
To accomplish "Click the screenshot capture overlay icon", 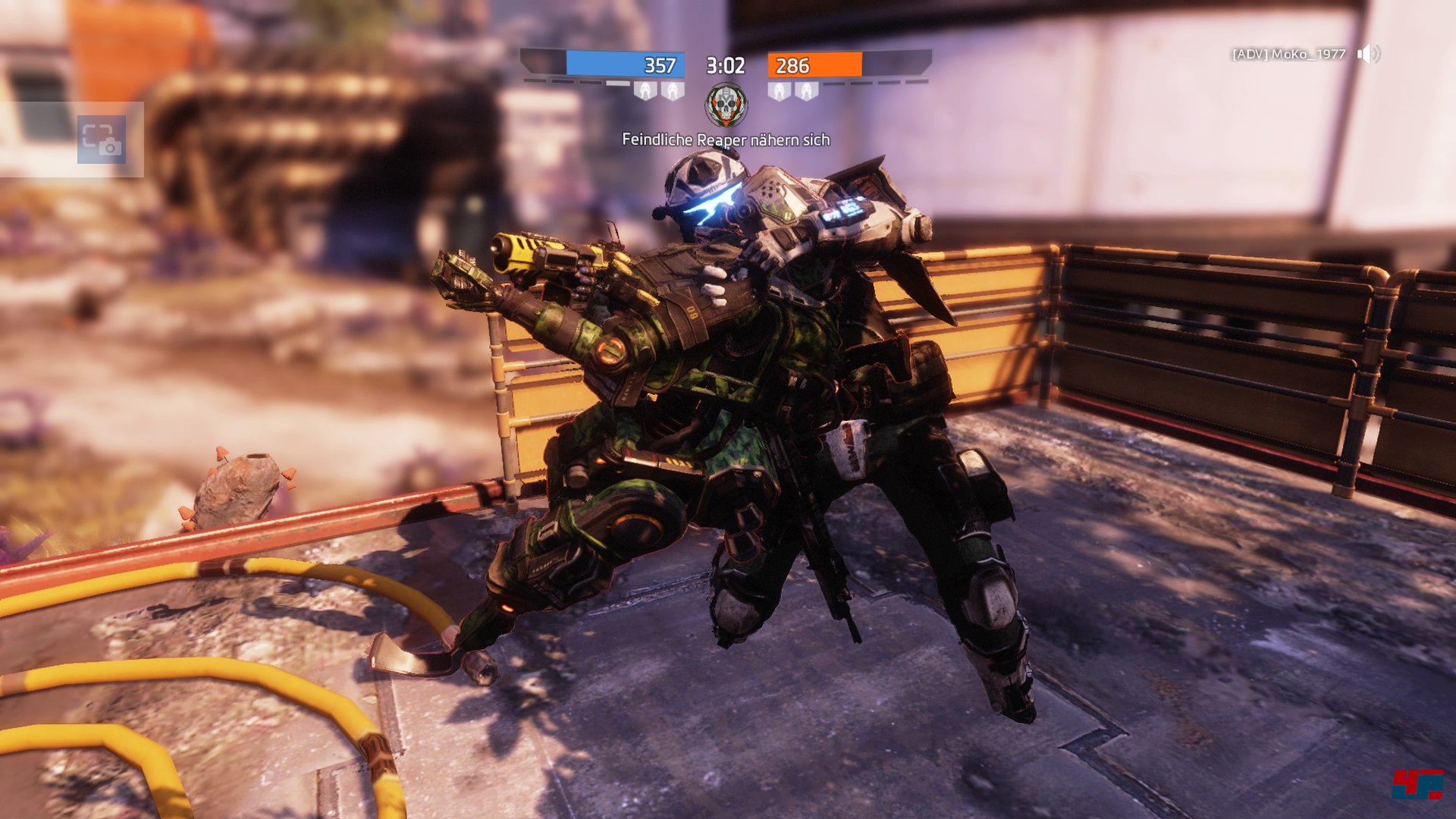I will [x=102, y=140].
